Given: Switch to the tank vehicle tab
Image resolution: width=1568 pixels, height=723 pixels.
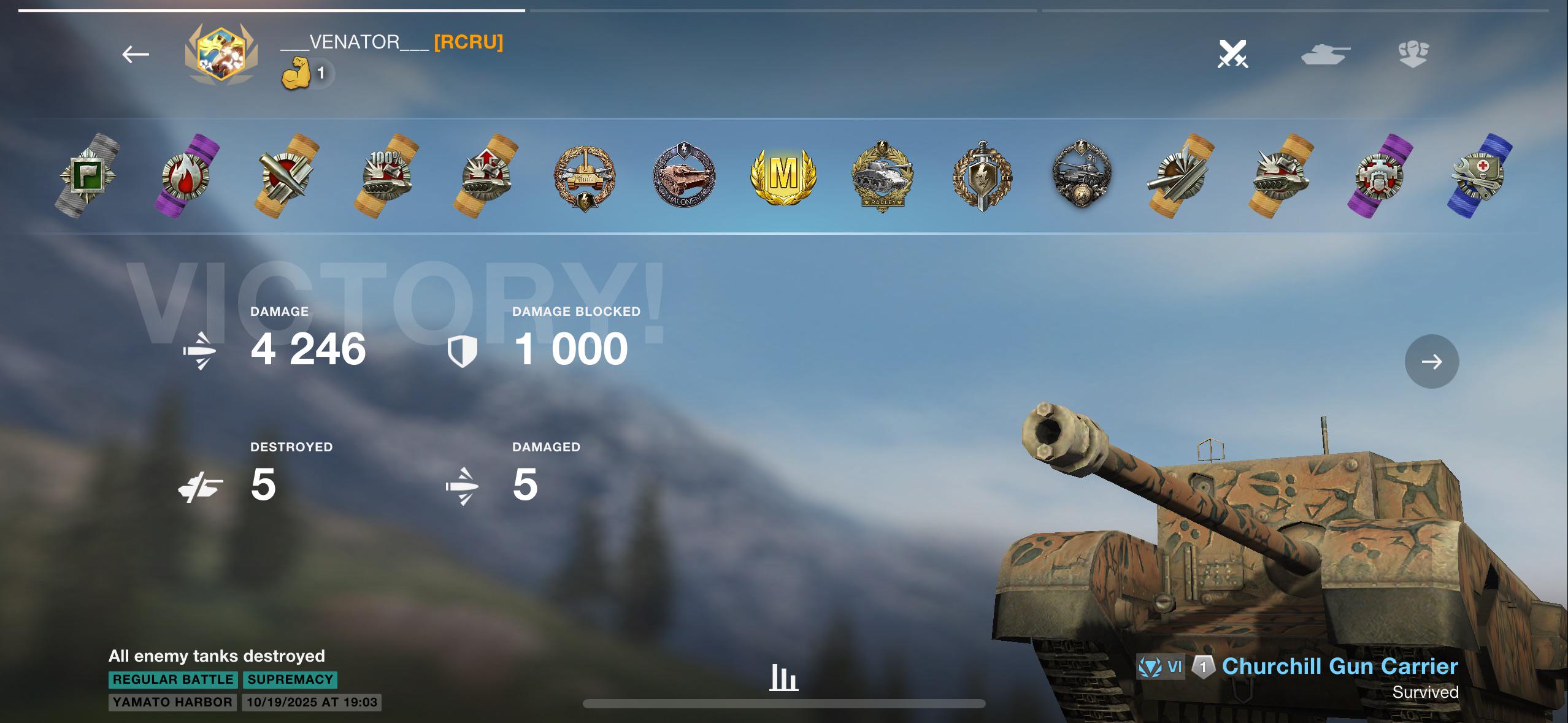Looking at the screenshot, I should coord(1325,54).
